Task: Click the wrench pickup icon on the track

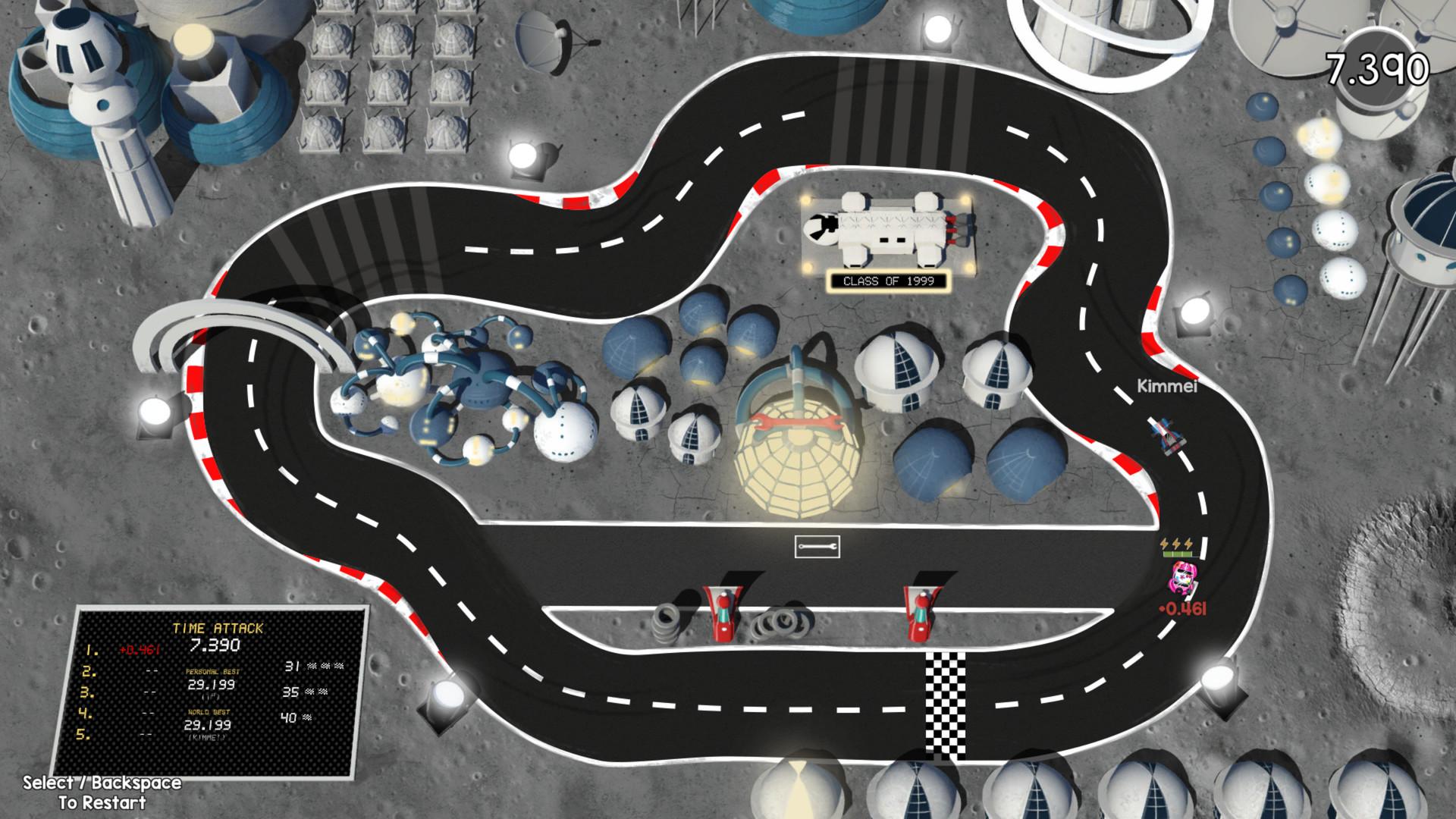Action: (819, 548)
